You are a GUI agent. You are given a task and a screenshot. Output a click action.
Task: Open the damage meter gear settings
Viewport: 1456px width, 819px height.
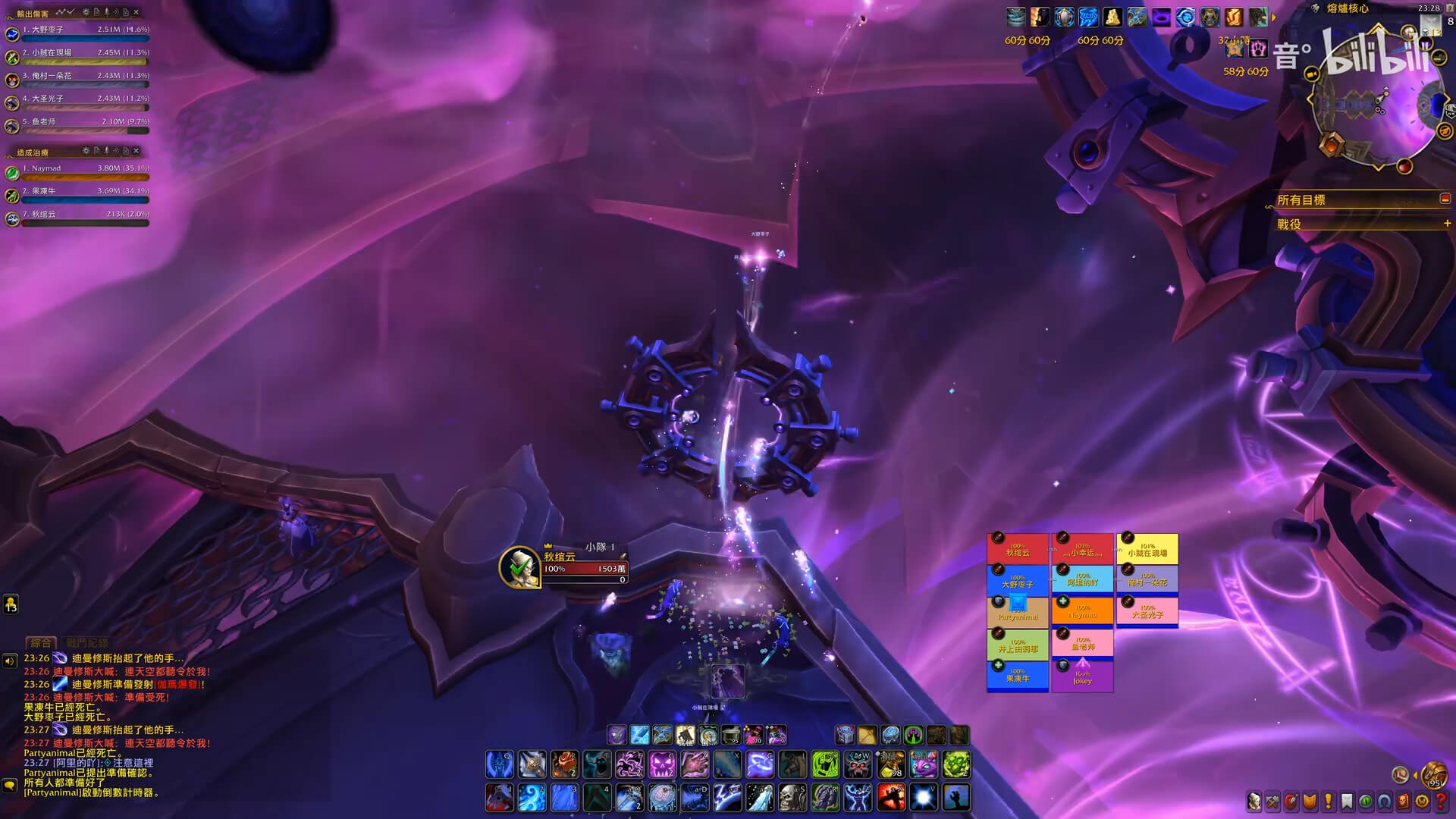(86, 12)
